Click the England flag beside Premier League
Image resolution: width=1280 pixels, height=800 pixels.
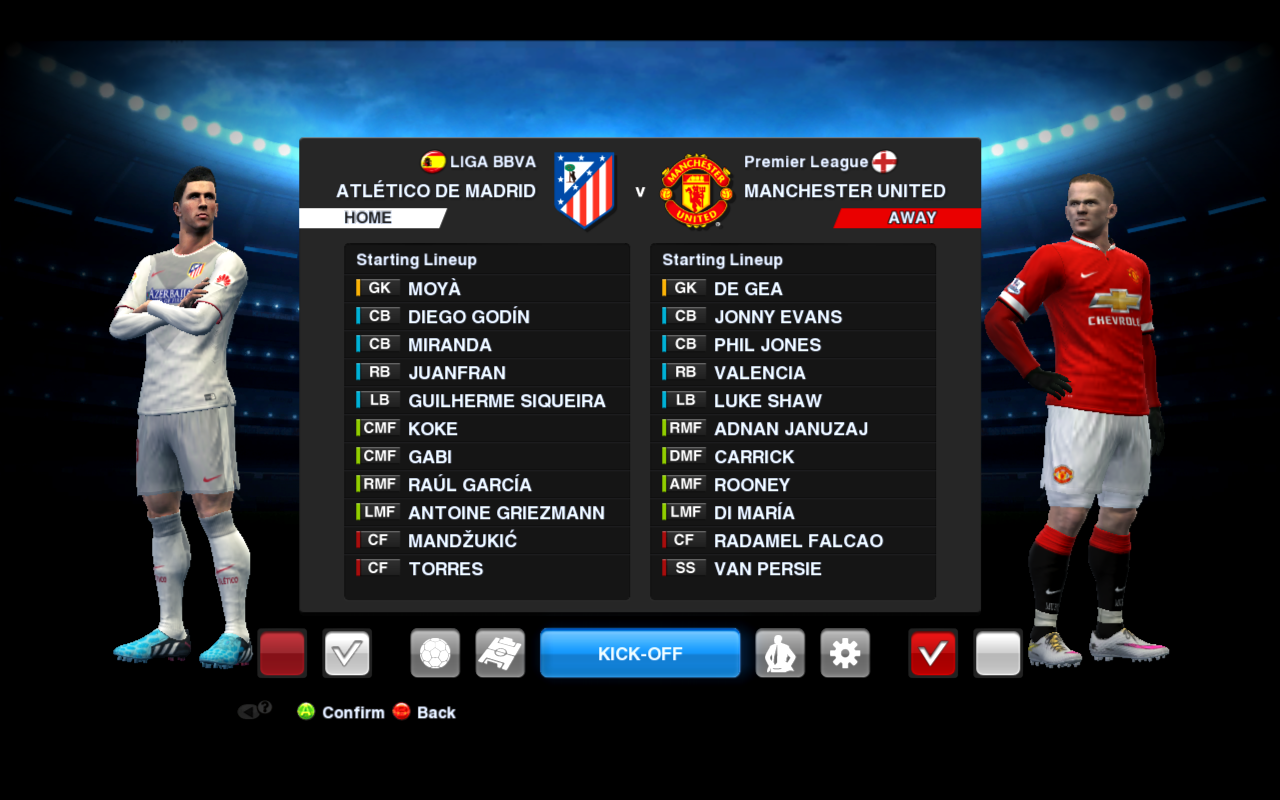pos(884,161)
